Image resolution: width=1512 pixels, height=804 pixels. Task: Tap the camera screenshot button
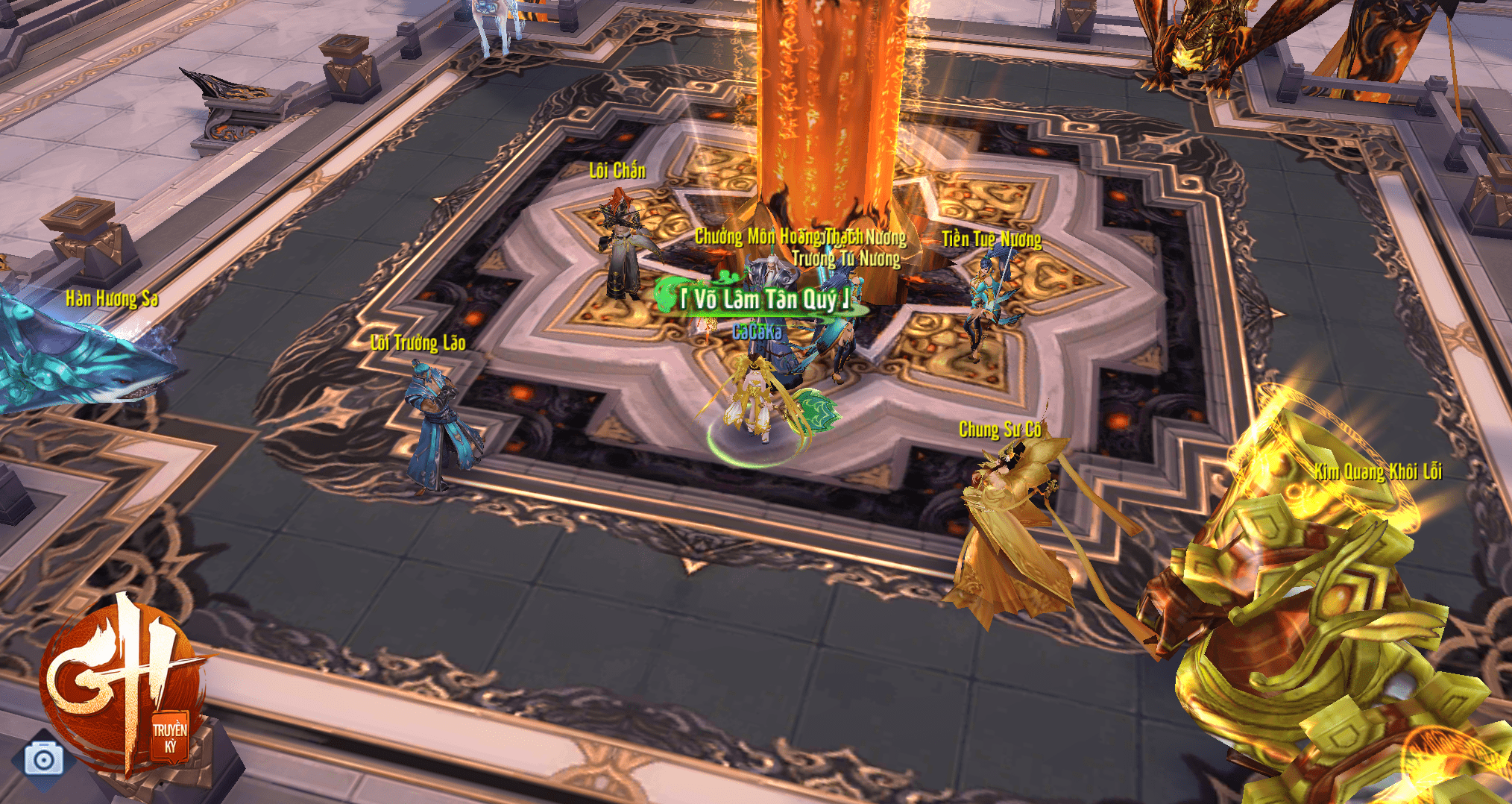tap(43, 759)
